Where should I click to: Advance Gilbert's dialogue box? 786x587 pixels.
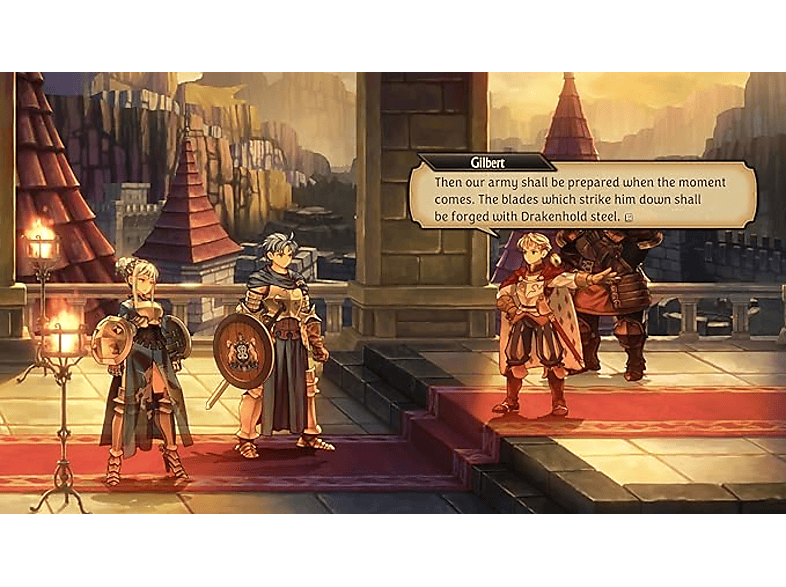[580, 199]
